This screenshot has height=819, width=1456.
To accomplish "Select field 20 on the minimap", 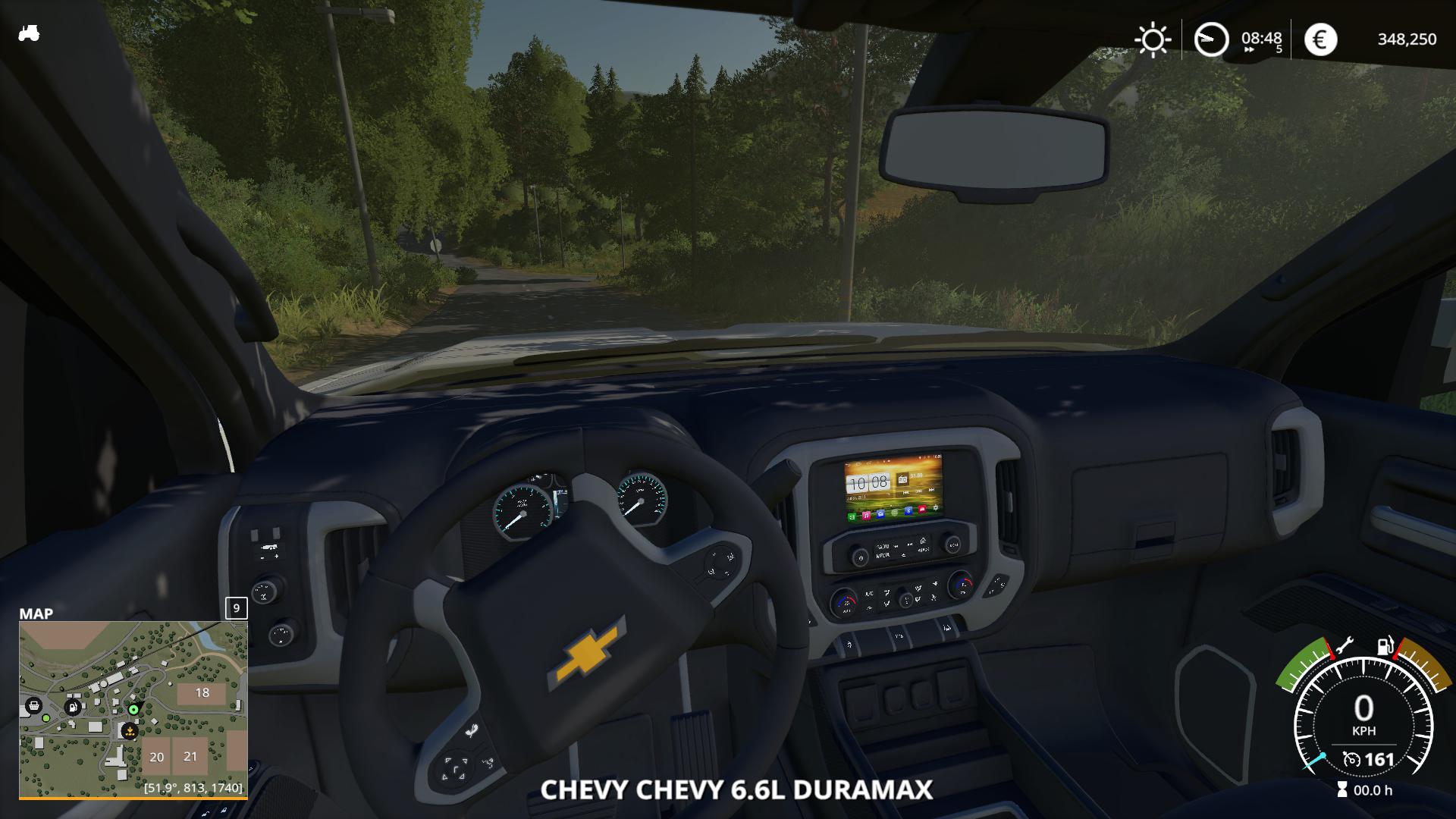I will pos(157,757).
